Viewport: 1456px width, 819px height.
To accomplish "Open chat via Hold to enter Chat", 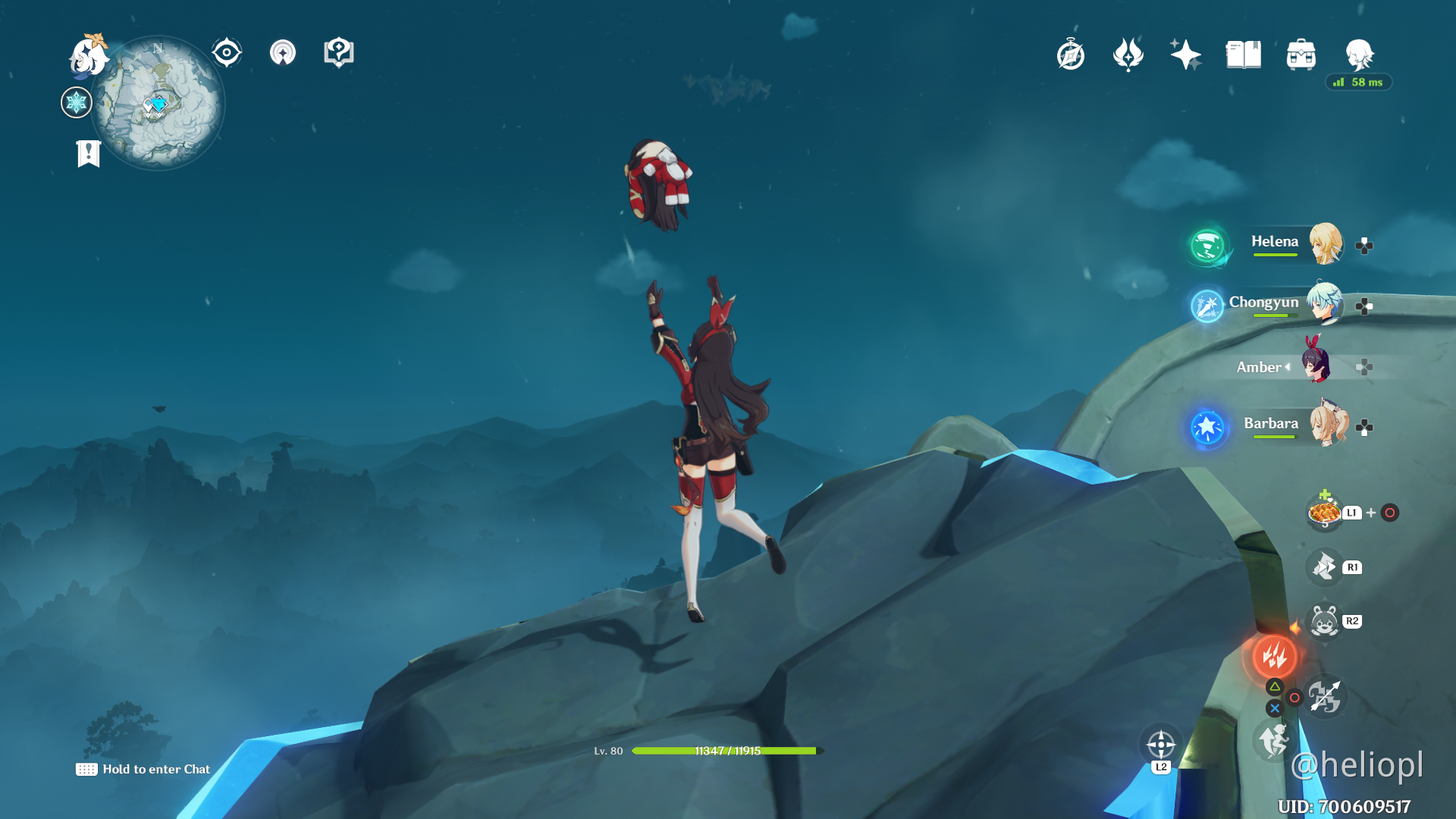I will tap(143, 769).
